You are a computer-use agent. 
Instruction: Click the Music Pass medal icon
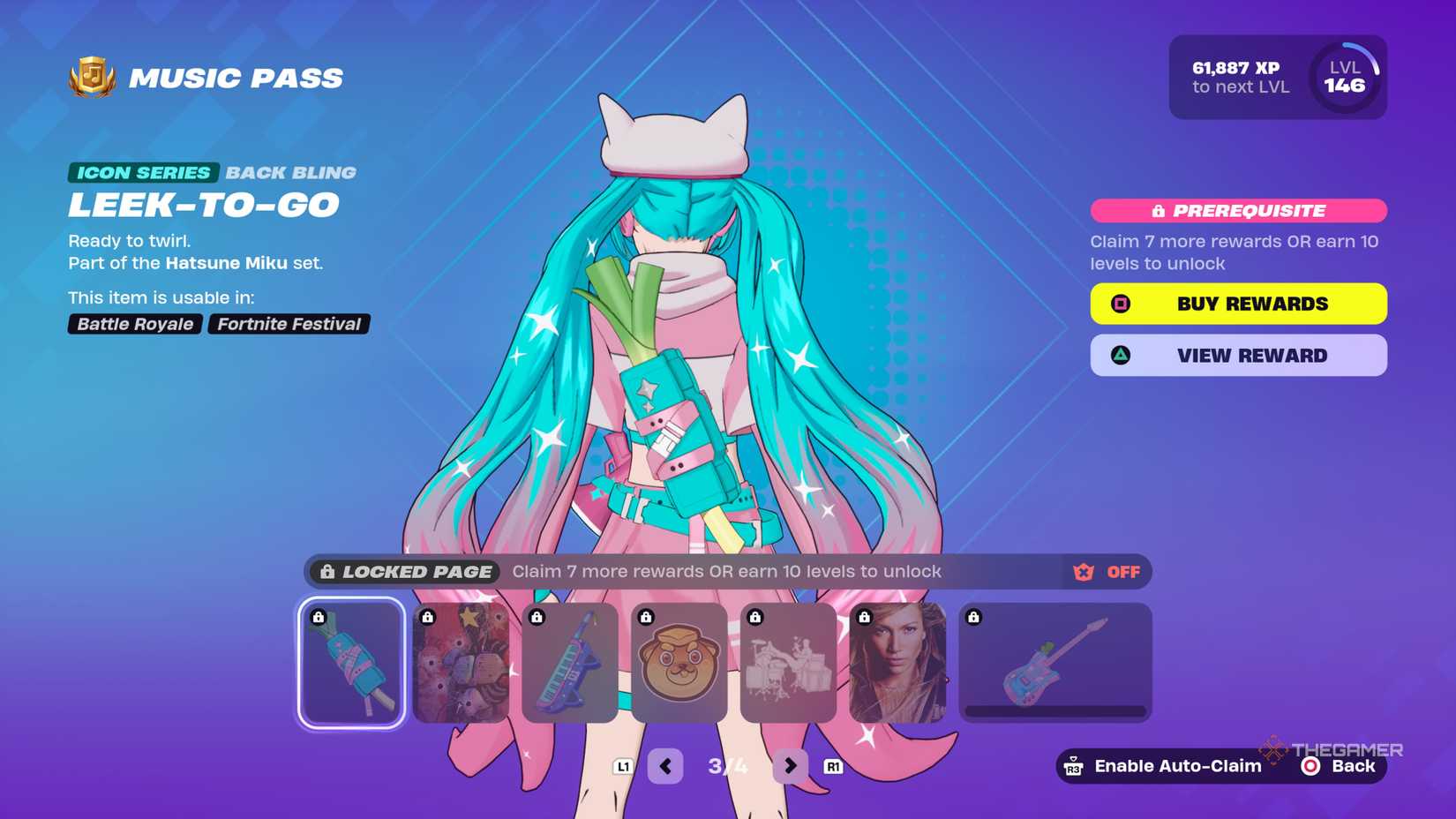93,78
